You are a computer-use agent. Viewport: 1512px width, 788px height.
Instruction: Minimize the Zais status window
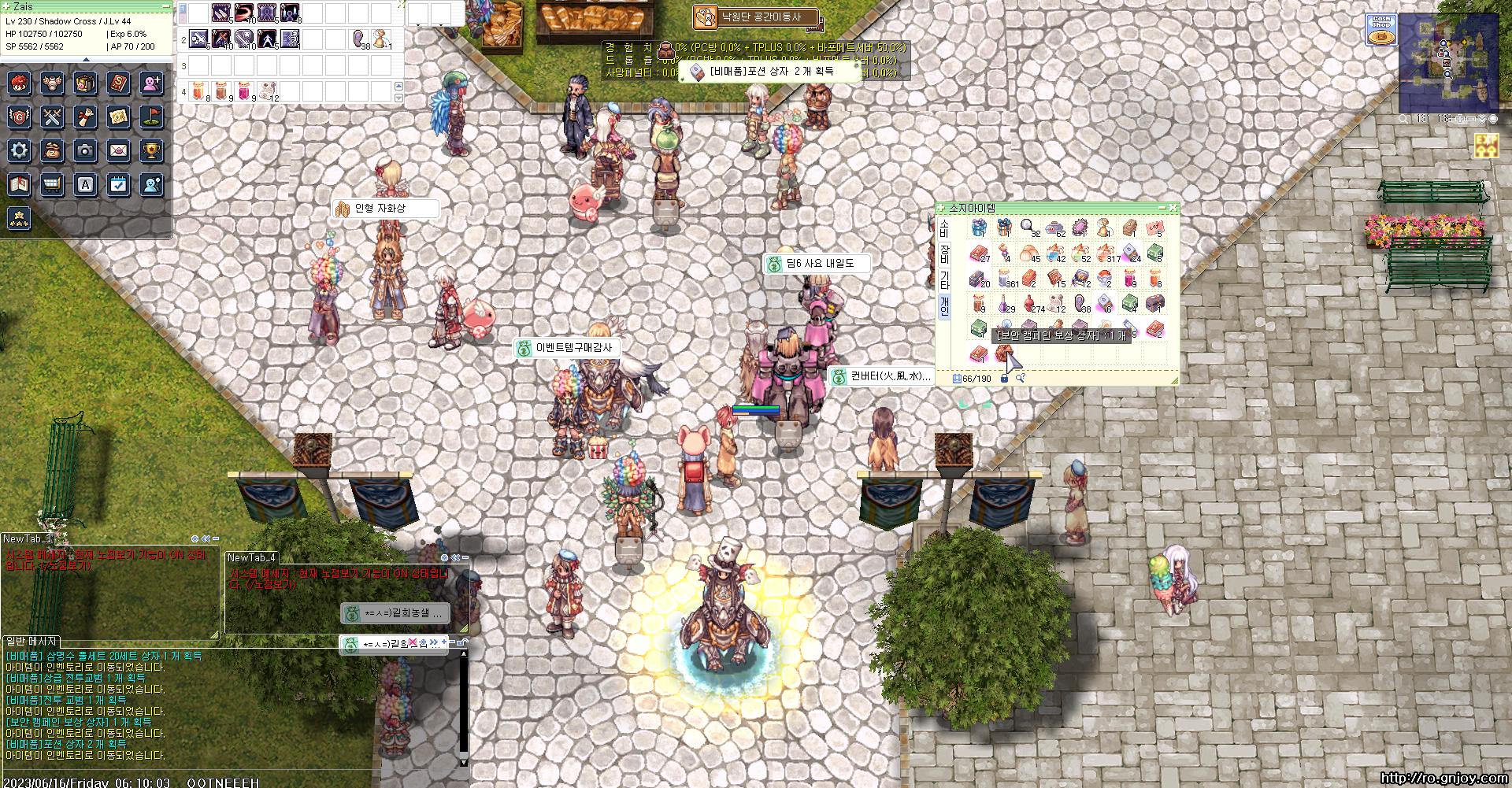[x=165, y=6]
